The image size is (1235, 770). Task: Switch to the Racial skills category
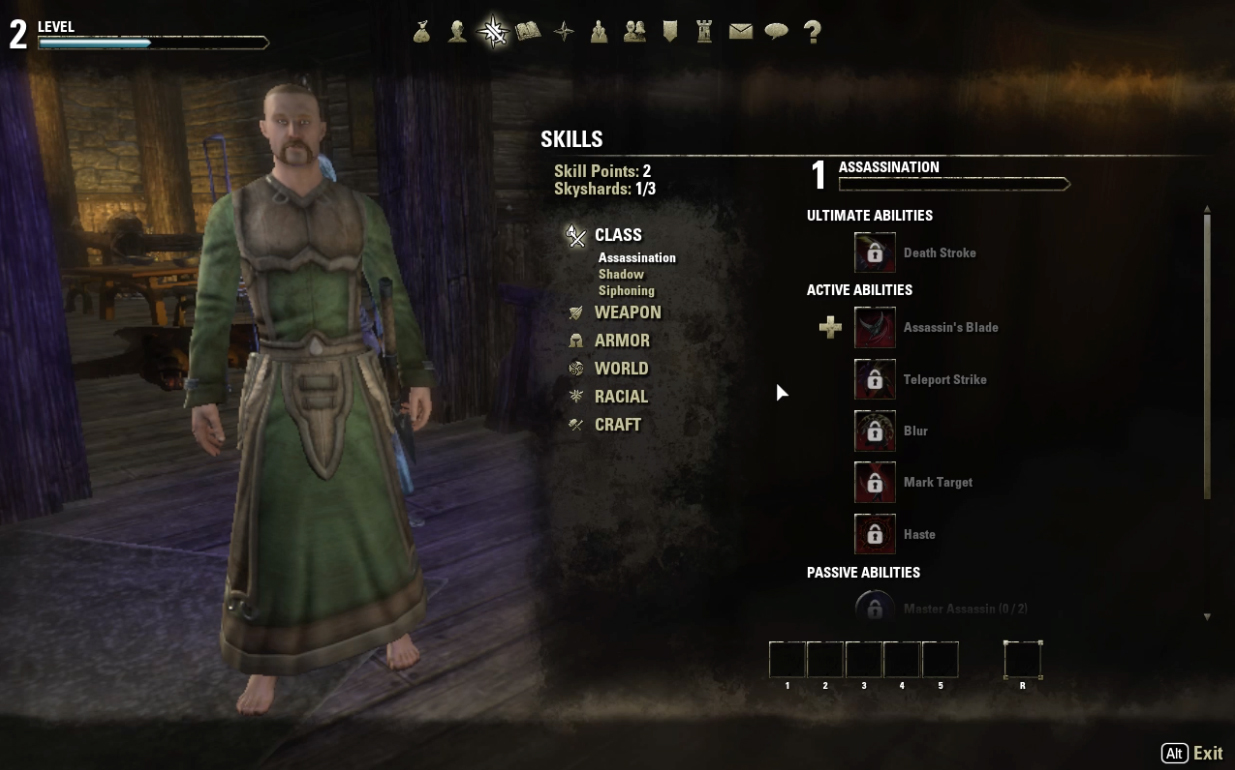click(x=621, y=397)
